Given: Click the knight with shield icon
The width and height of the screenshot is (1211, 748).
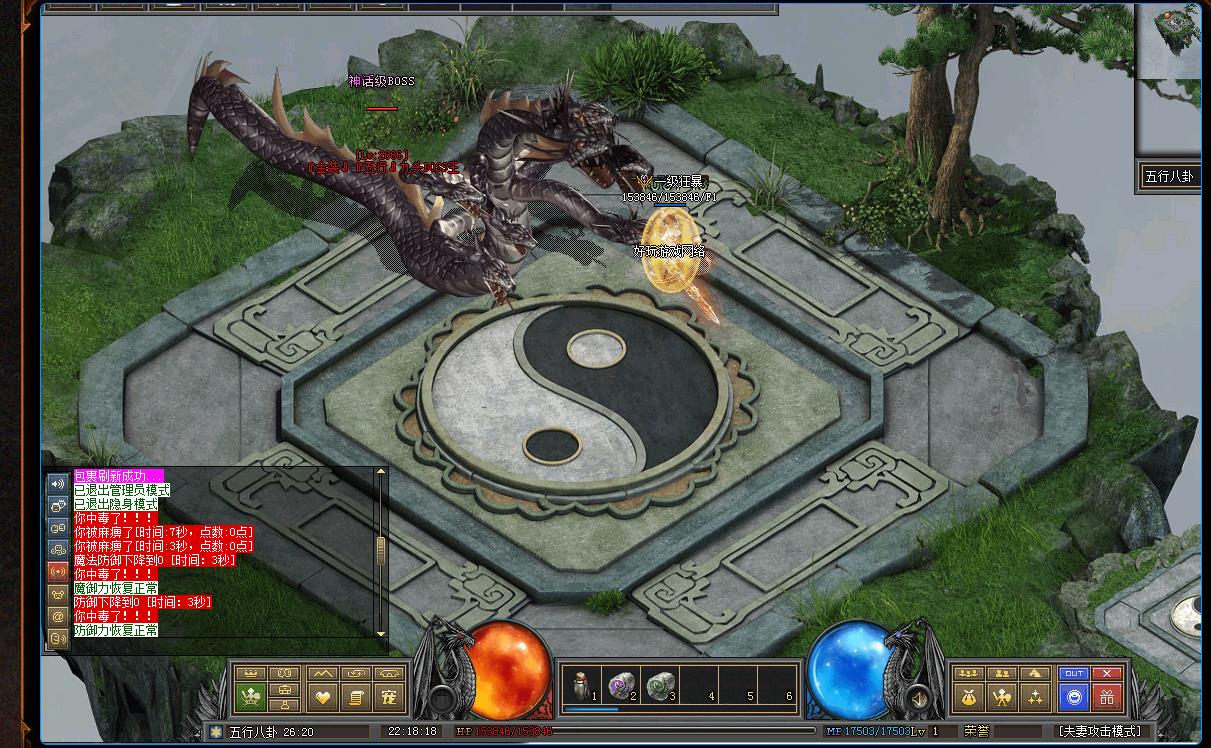Looking at the screenshot, I should pos(1001,696).
